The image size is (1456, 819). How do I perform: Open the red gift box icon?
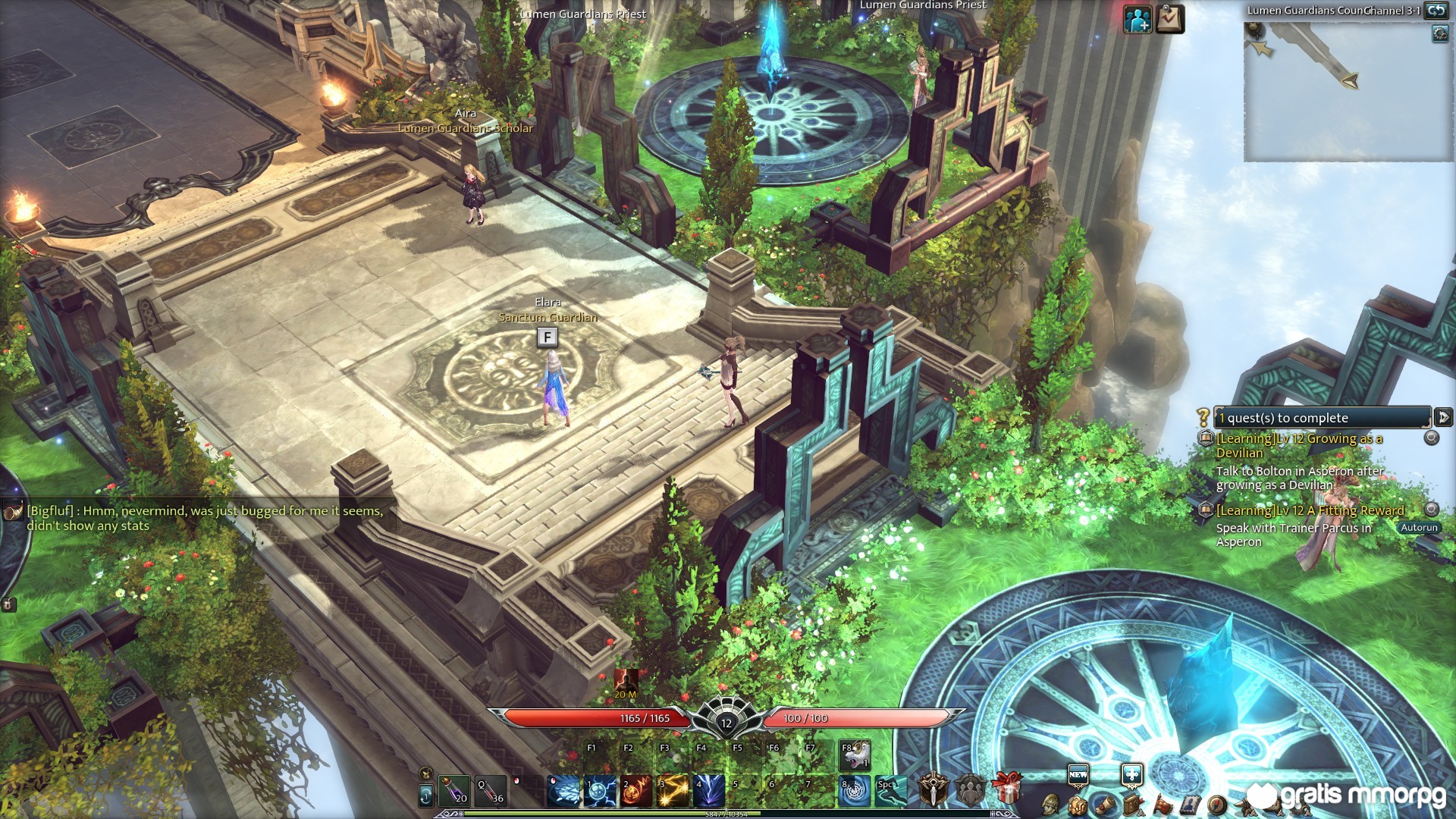tap(1006, 789)
